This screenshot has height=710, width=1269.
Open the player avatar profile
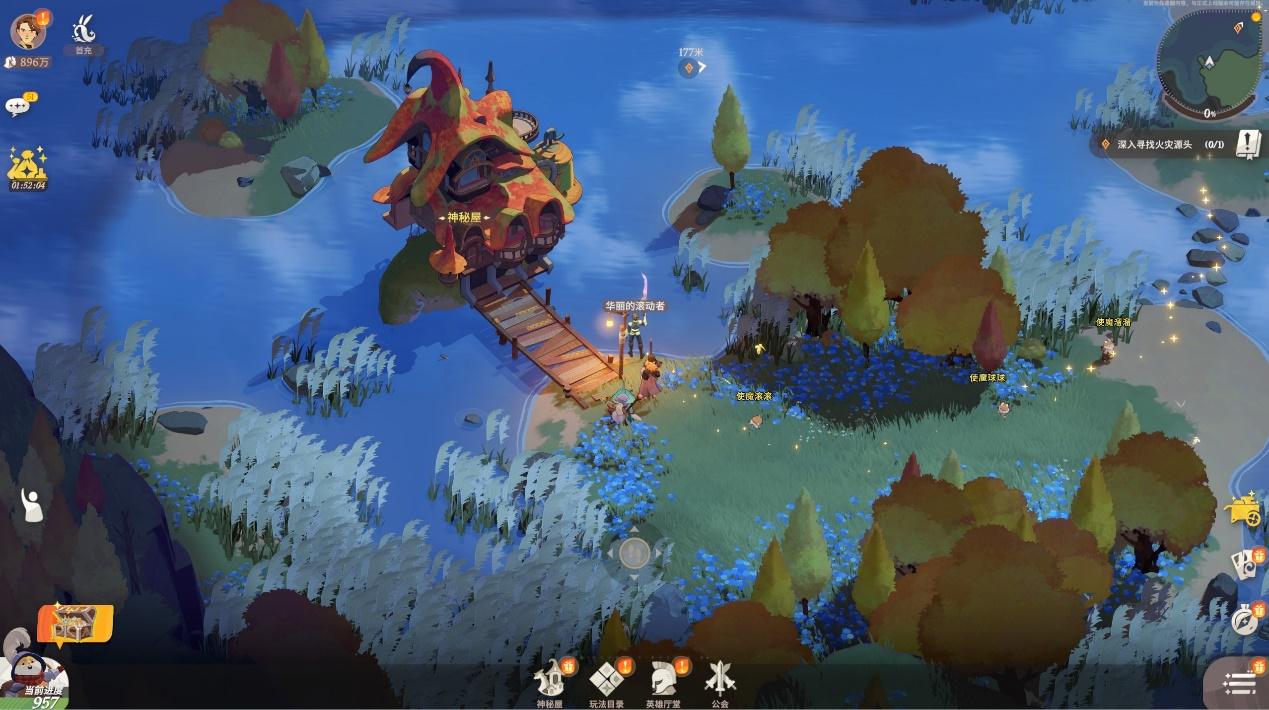pos(28,31)
